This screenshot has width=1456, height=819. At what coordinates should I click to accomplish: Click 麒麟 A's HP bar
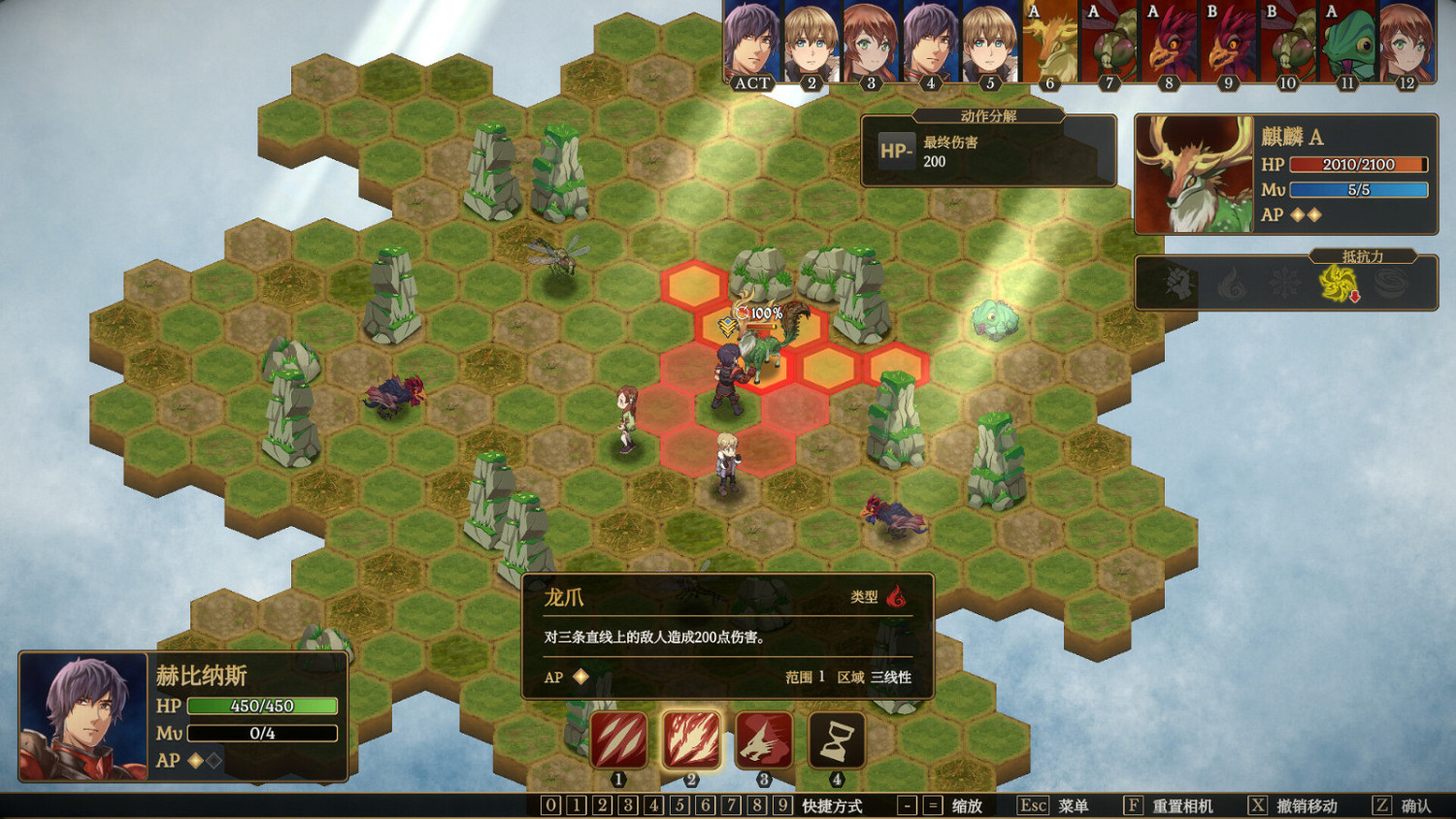(1356, 164)
